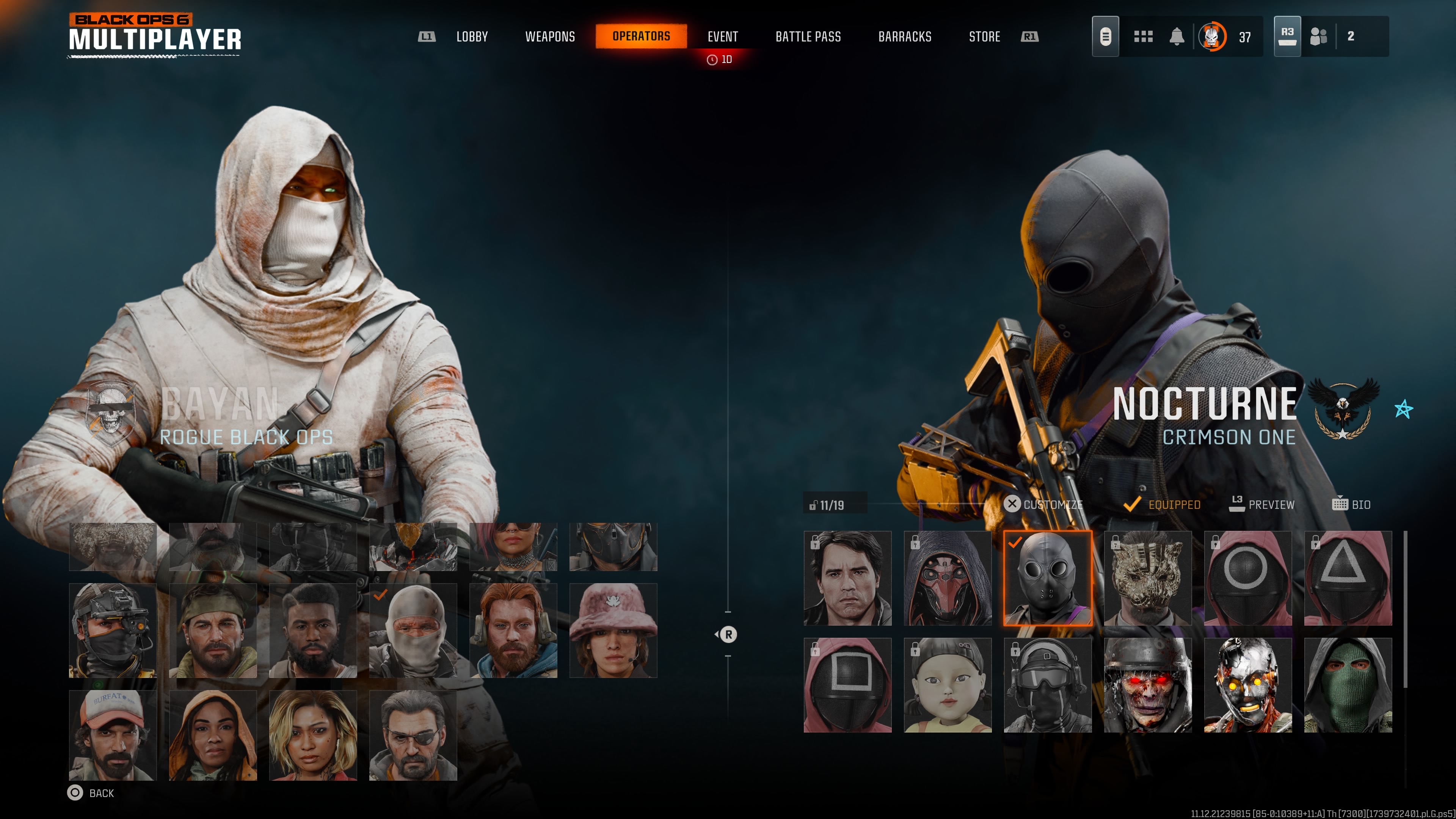Open the operator Bio
Viewport: 1456px width, 819px height.
1351,504
